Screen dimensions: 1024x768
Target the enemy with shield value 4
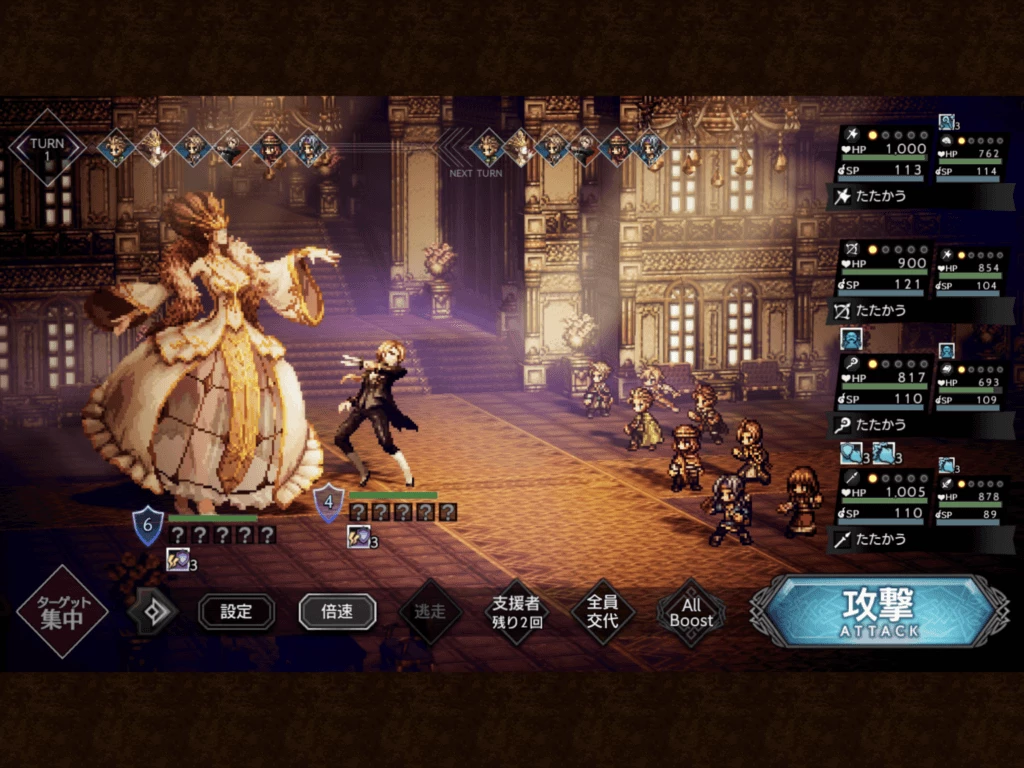tap(375, 410)
